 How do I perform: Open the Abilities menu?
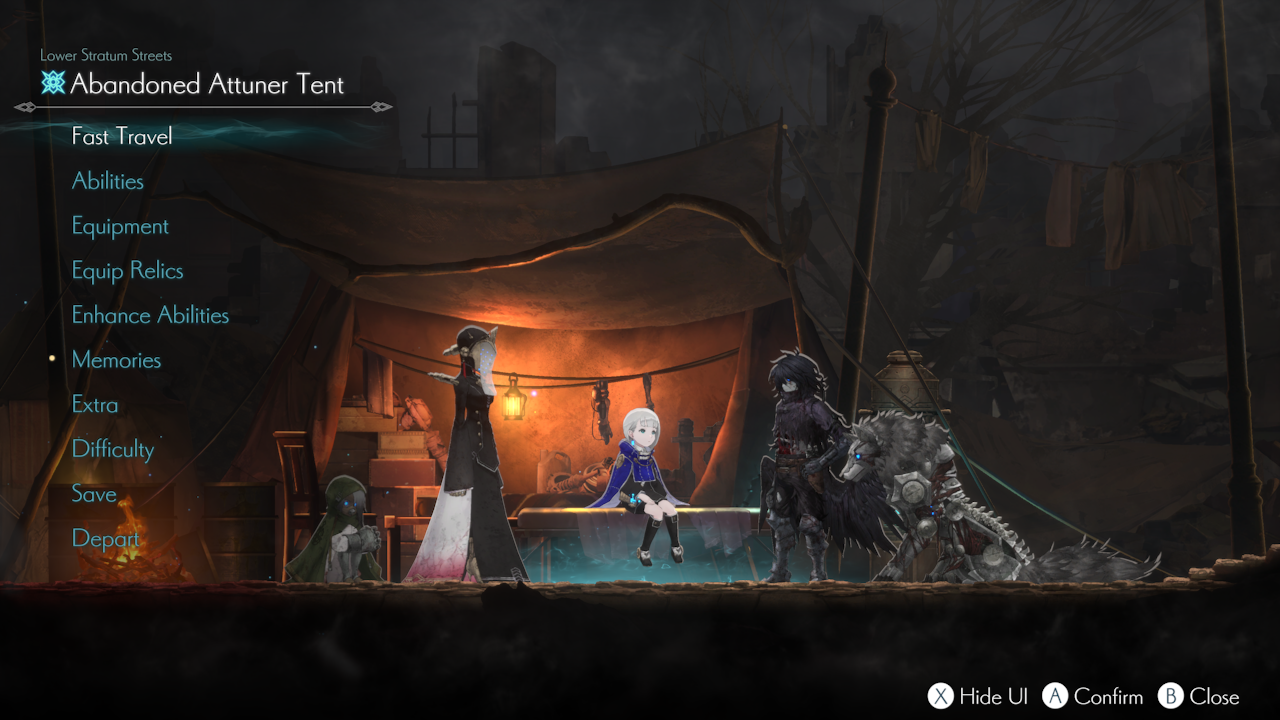tap(108, 181)
